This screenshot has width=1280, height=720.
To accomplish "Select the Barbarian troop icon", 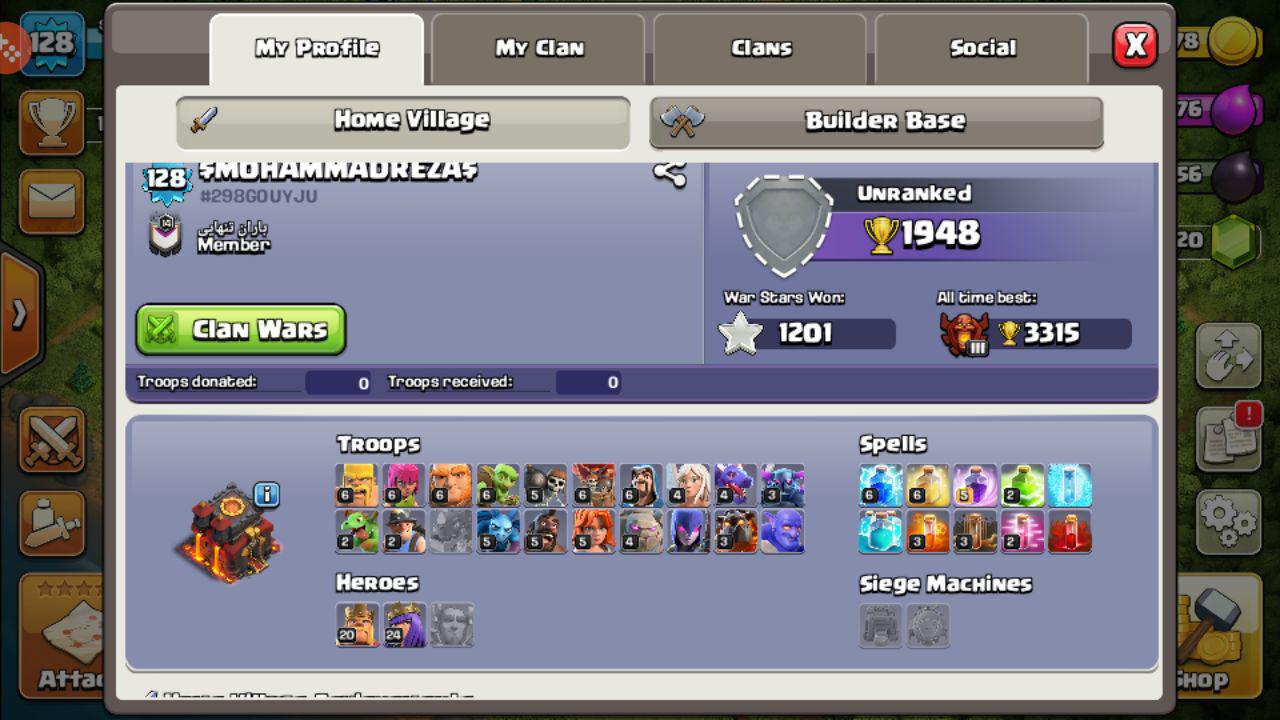I will click(357, 485).
